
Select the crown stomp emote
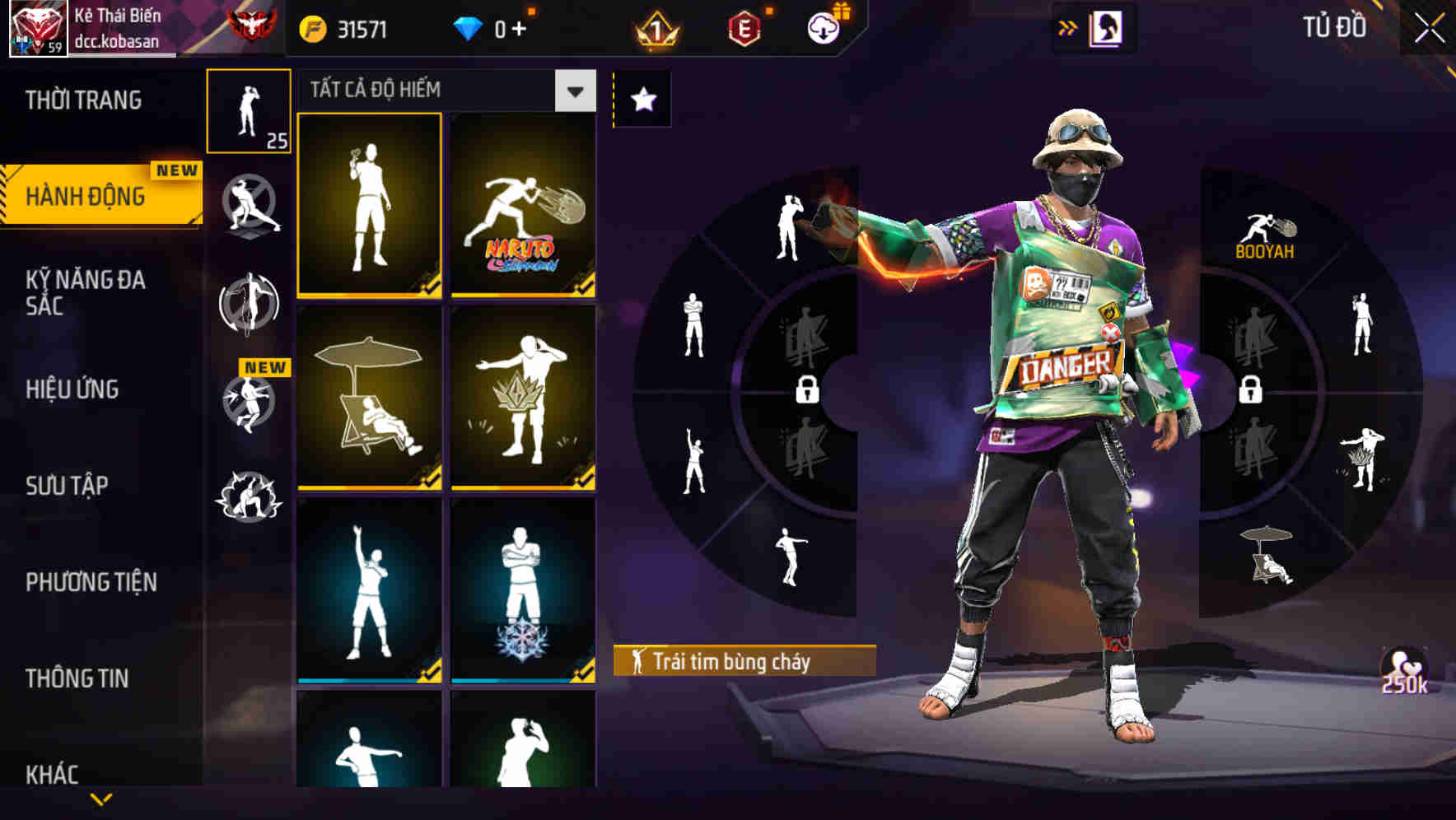[523, 398]
